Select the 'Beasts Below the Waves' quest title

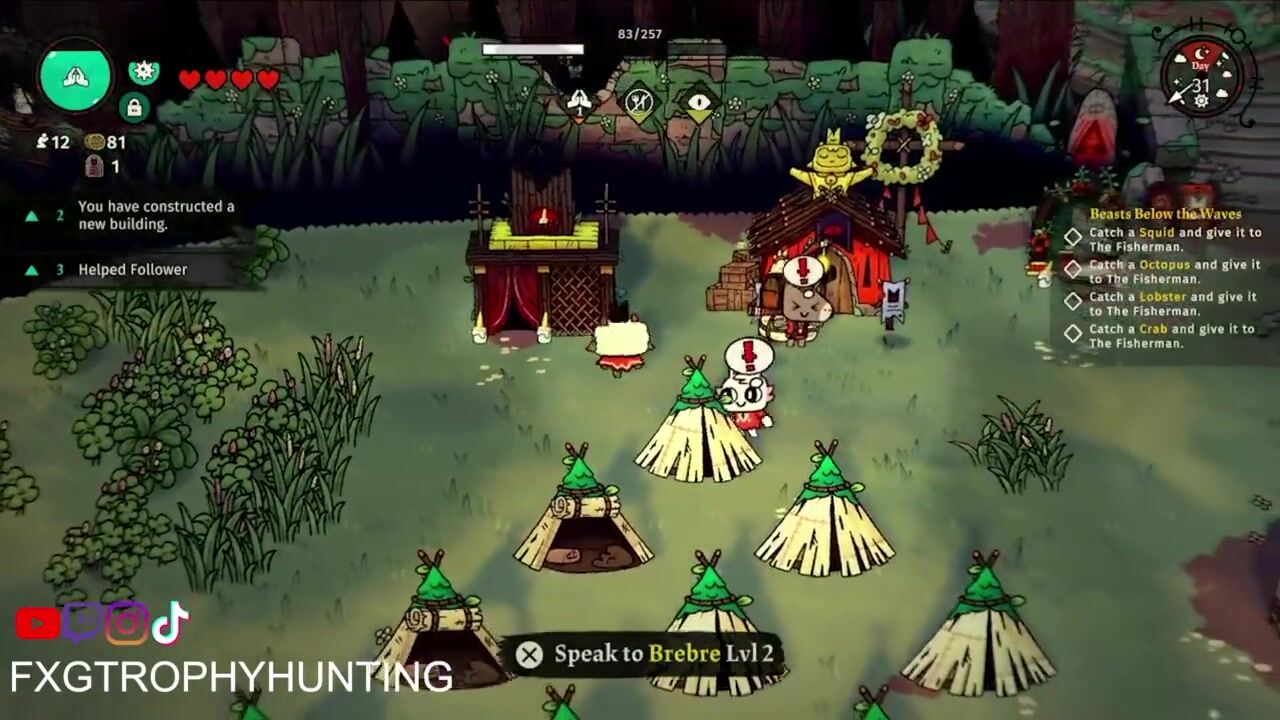coord(1165,214)
